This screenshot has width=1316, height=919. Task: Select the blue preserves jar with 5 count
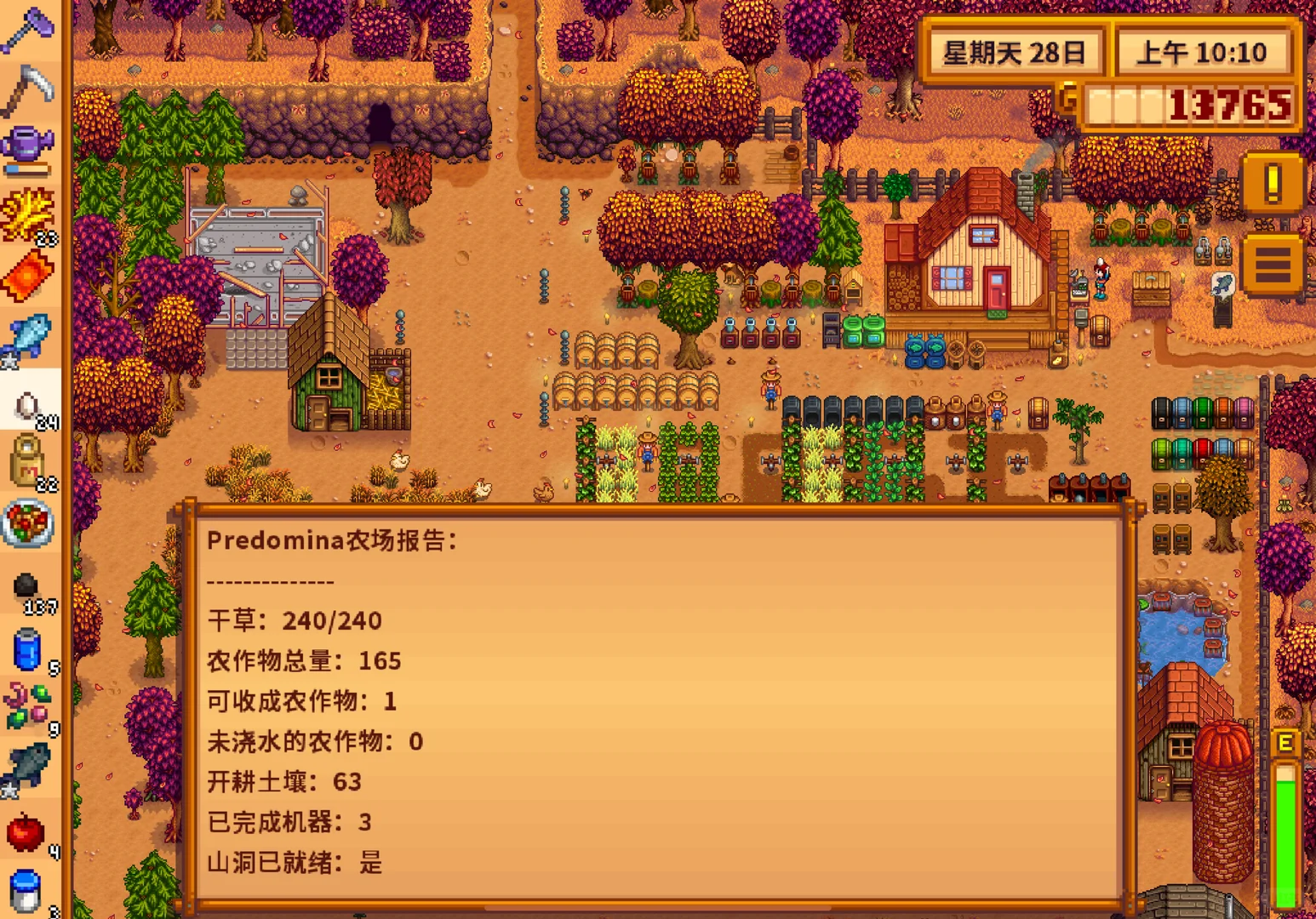click(x=30, y=649)
